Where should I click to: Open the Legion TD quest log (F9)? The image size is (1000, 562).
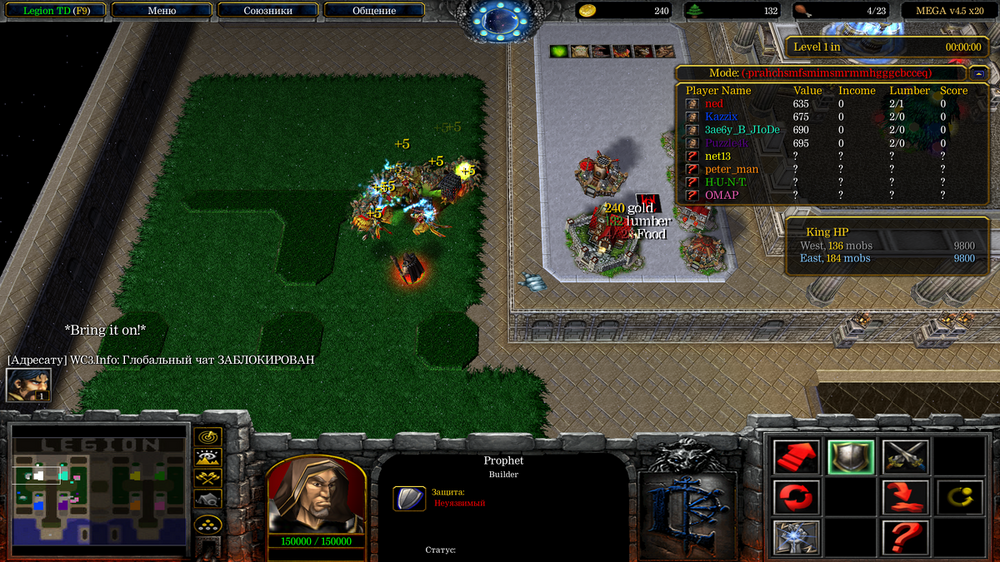coord(54,10)
